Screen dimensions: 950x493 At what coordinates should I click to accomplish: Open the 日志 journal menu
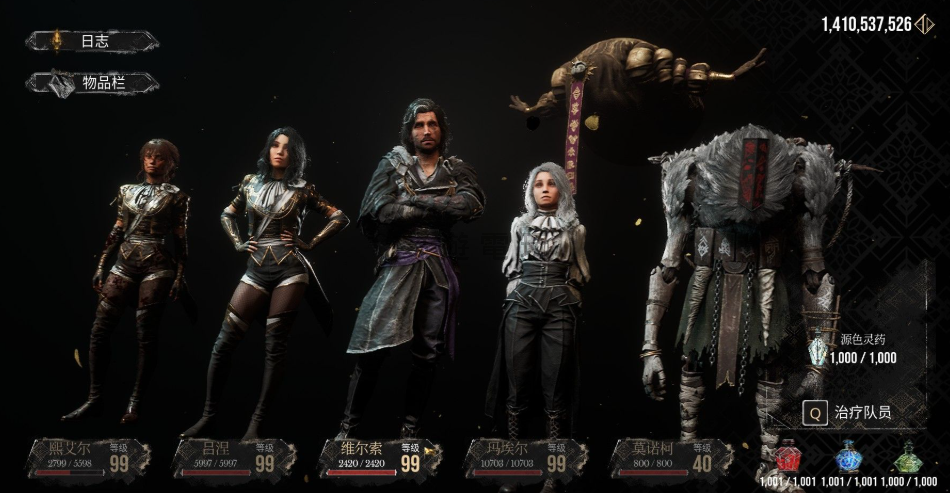pyautogui.click(x=92, y=41)
